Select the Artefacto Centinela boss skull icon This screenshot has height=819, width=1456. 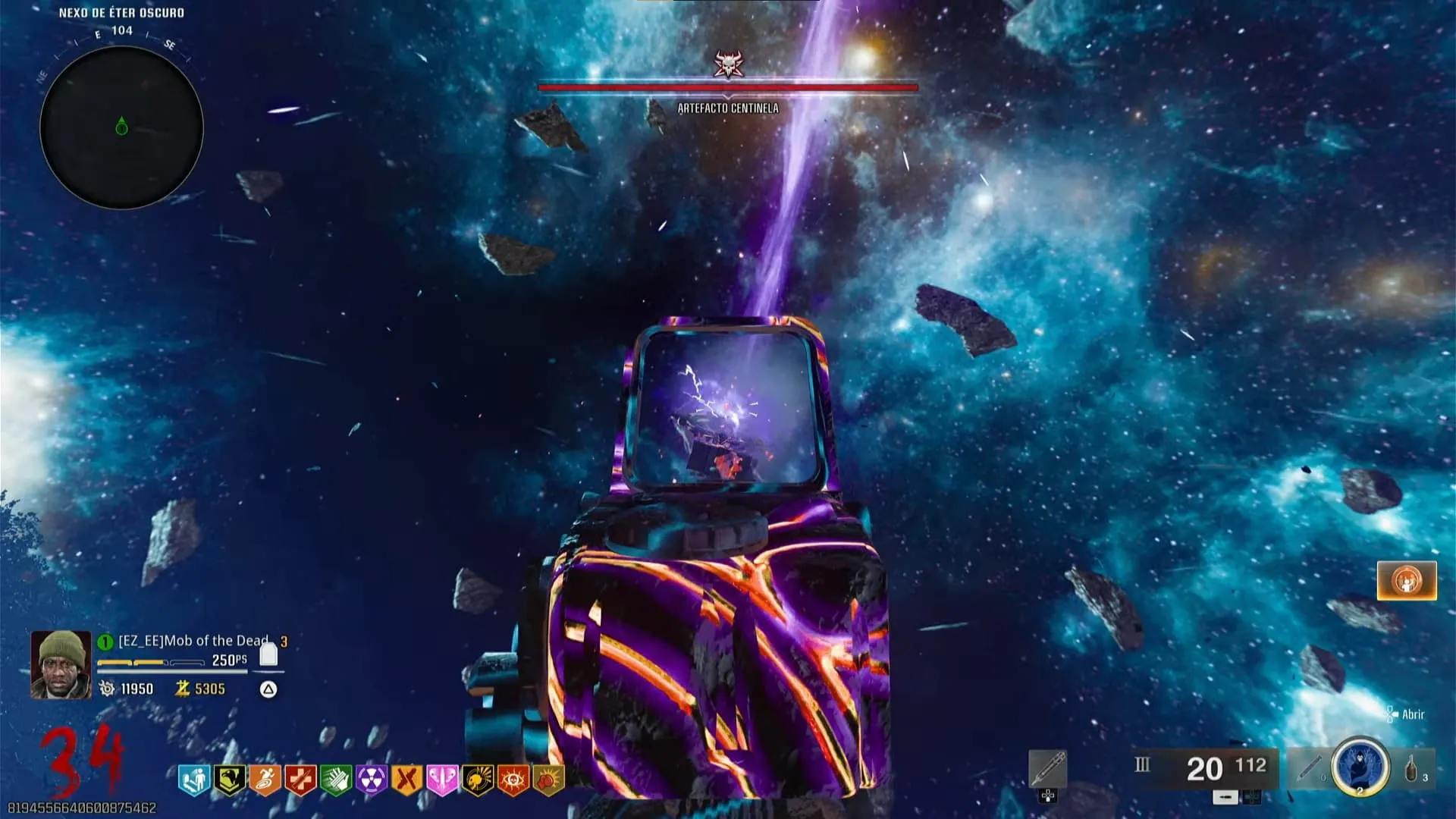[x=728, y=64]
